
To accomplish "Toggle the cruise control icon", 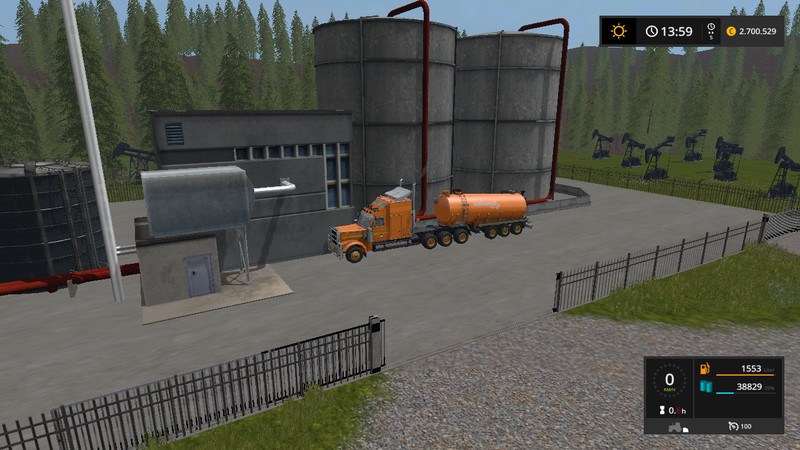I will point(733,427).
